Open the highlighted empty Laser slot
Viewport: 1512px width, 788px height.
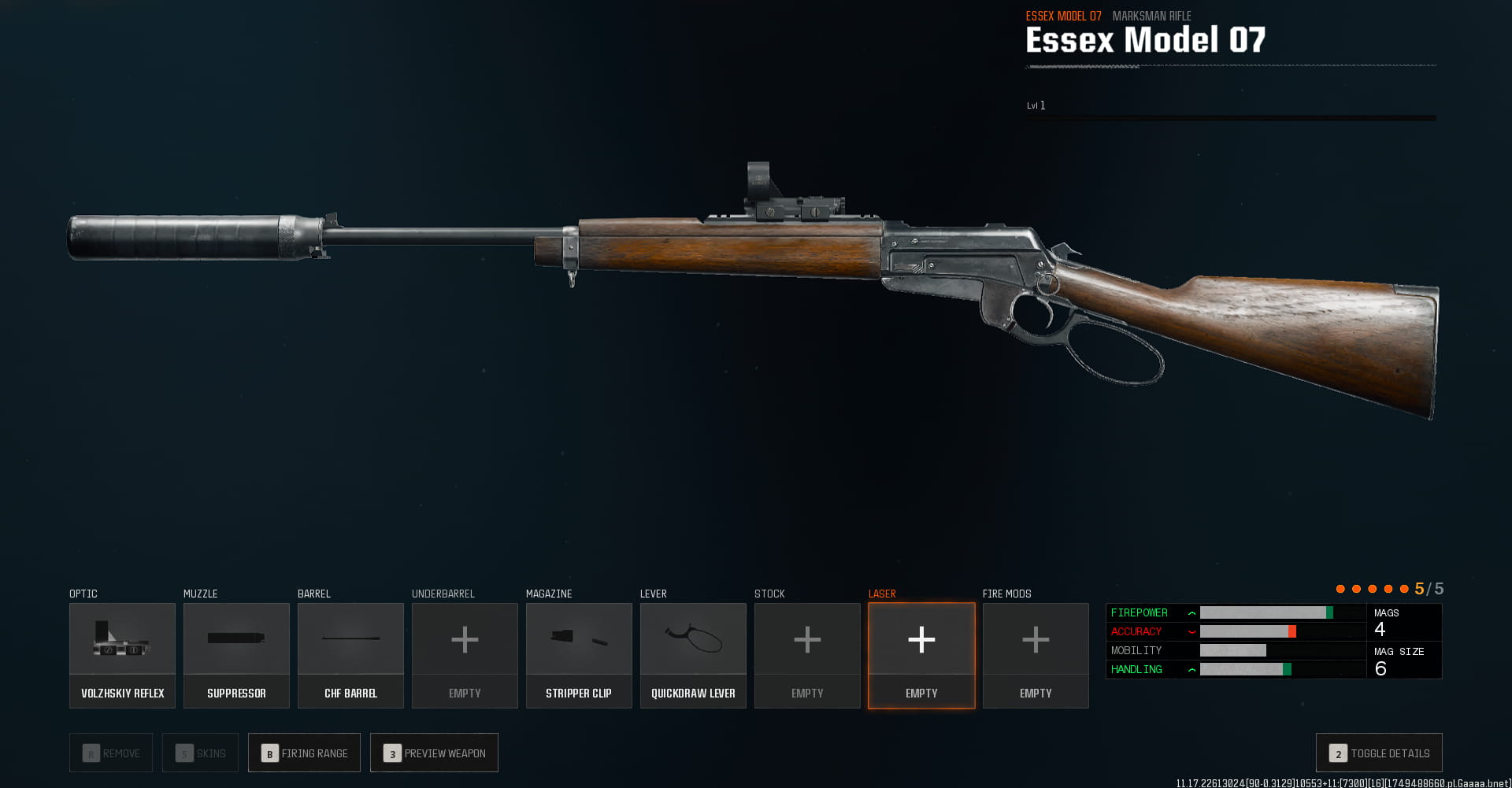(x=921, y=655)
